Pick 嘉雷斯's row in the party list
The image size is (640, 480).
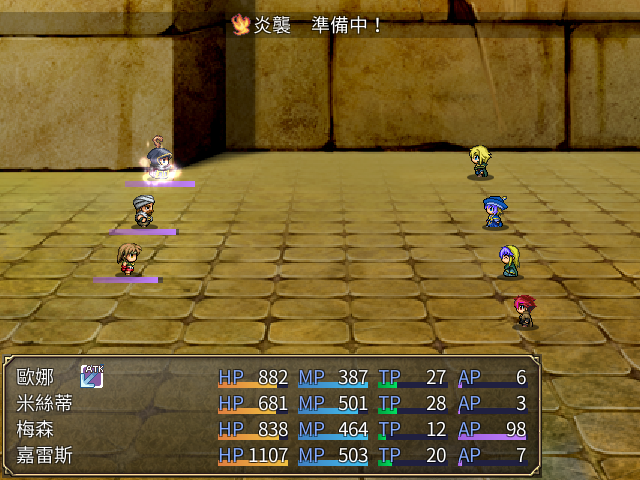(44, 457)
